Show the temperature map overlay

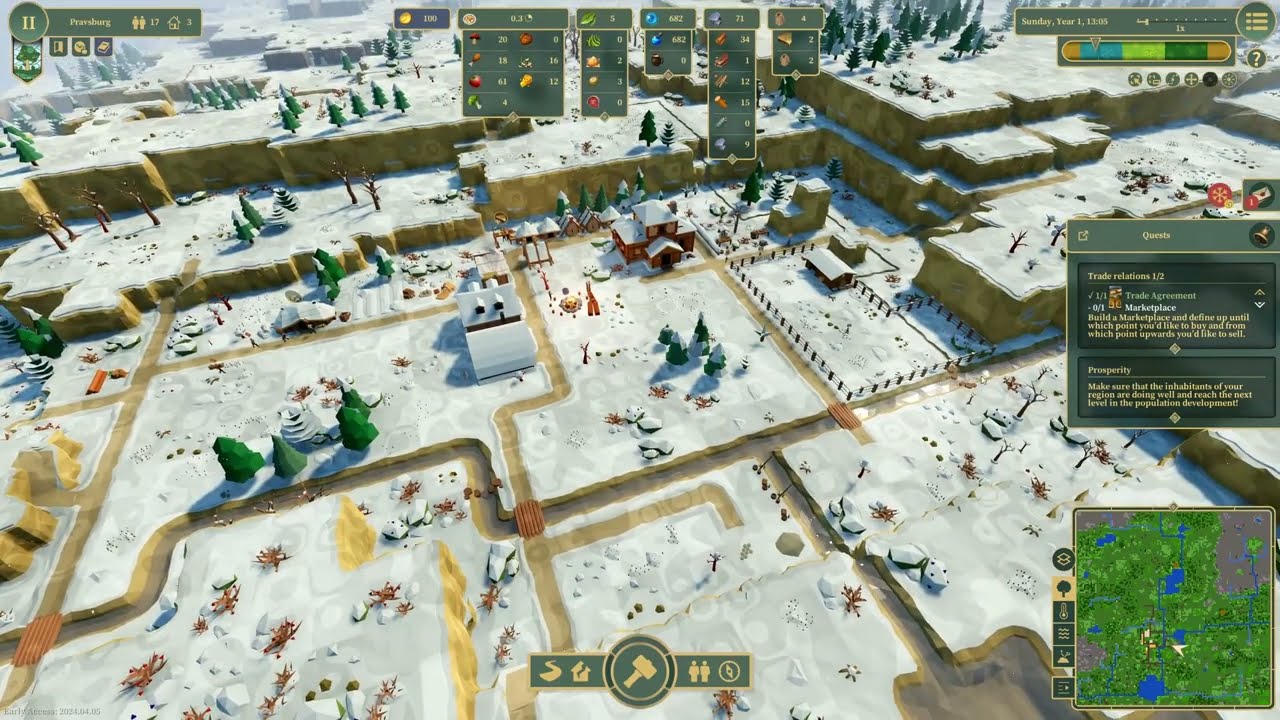pos(1062,611)
